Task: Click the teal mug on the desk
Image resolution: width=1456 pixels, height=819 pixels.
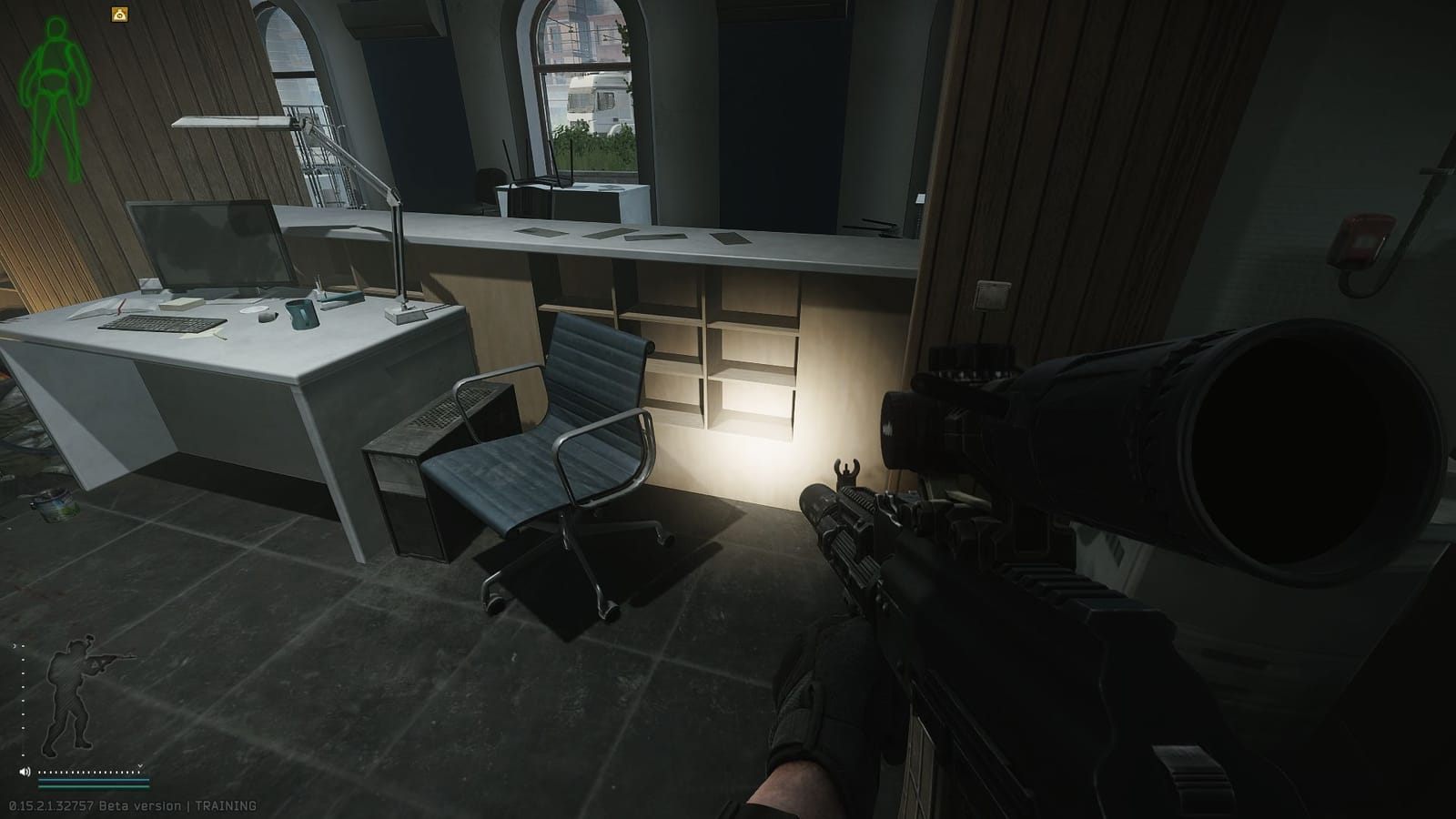Action: pos(300,314)
